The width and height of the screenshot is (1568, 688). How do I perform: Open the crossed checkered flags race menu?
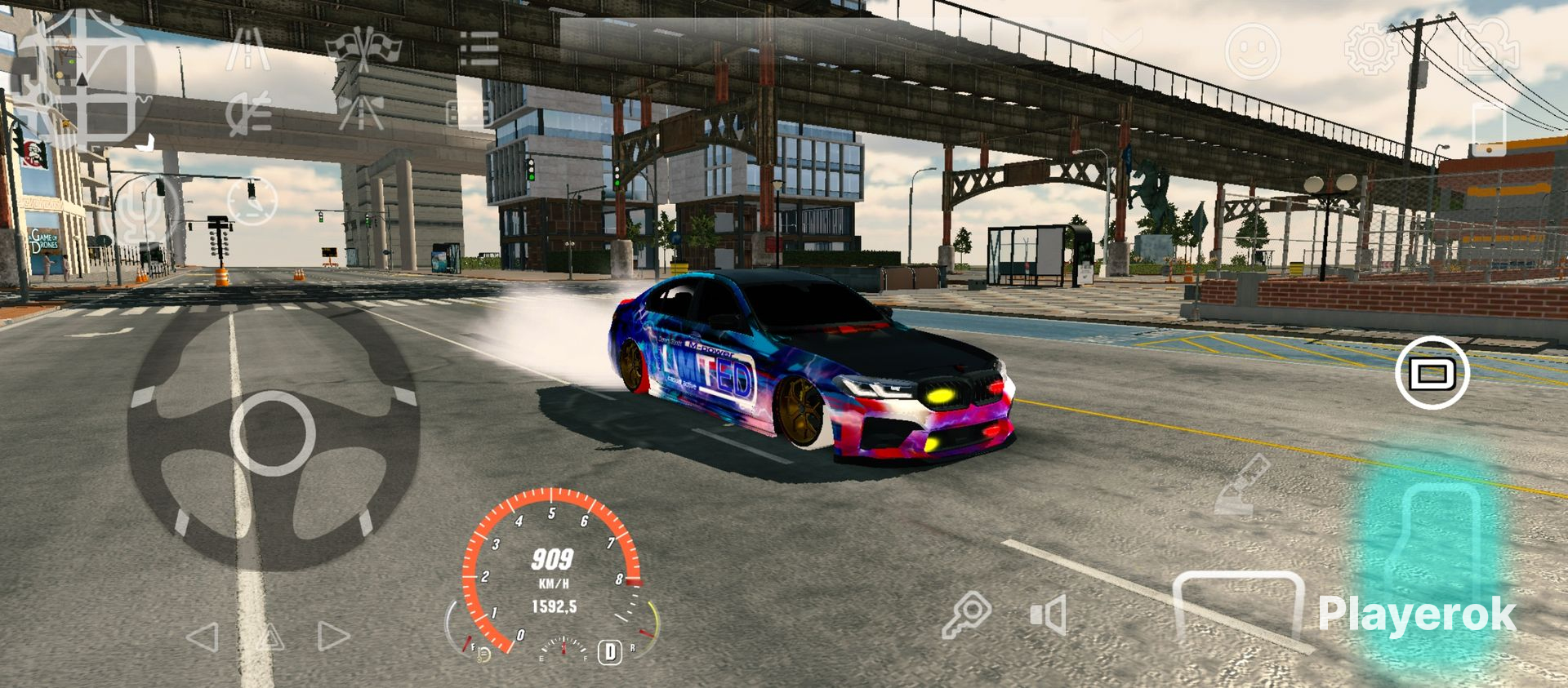[363, 47]
